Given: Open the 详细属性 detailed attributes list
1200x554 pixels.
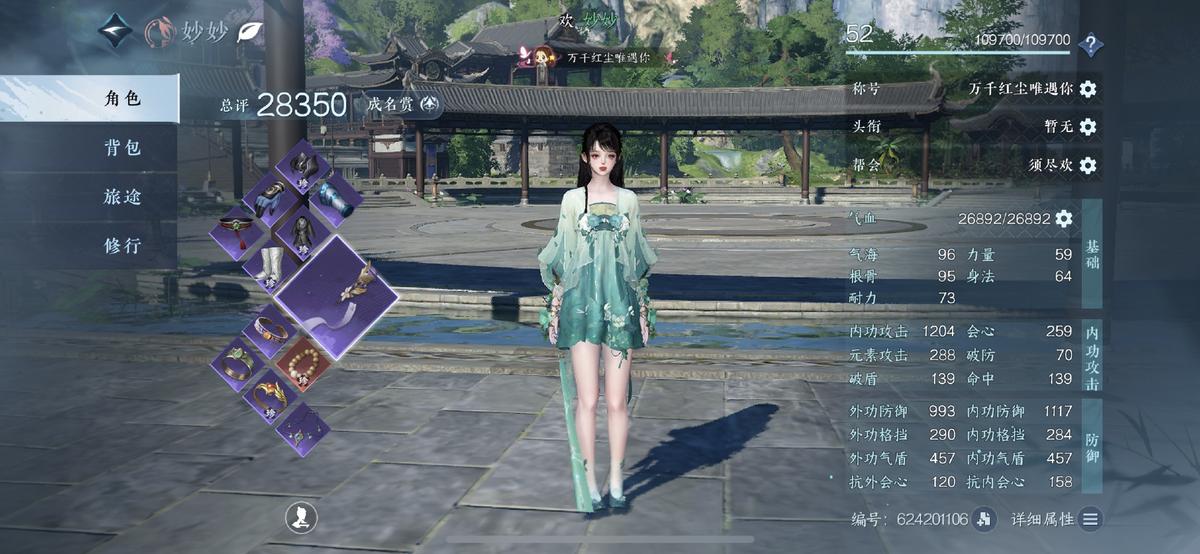Looking at the screenshot, I should click(x=1090, y=518).
